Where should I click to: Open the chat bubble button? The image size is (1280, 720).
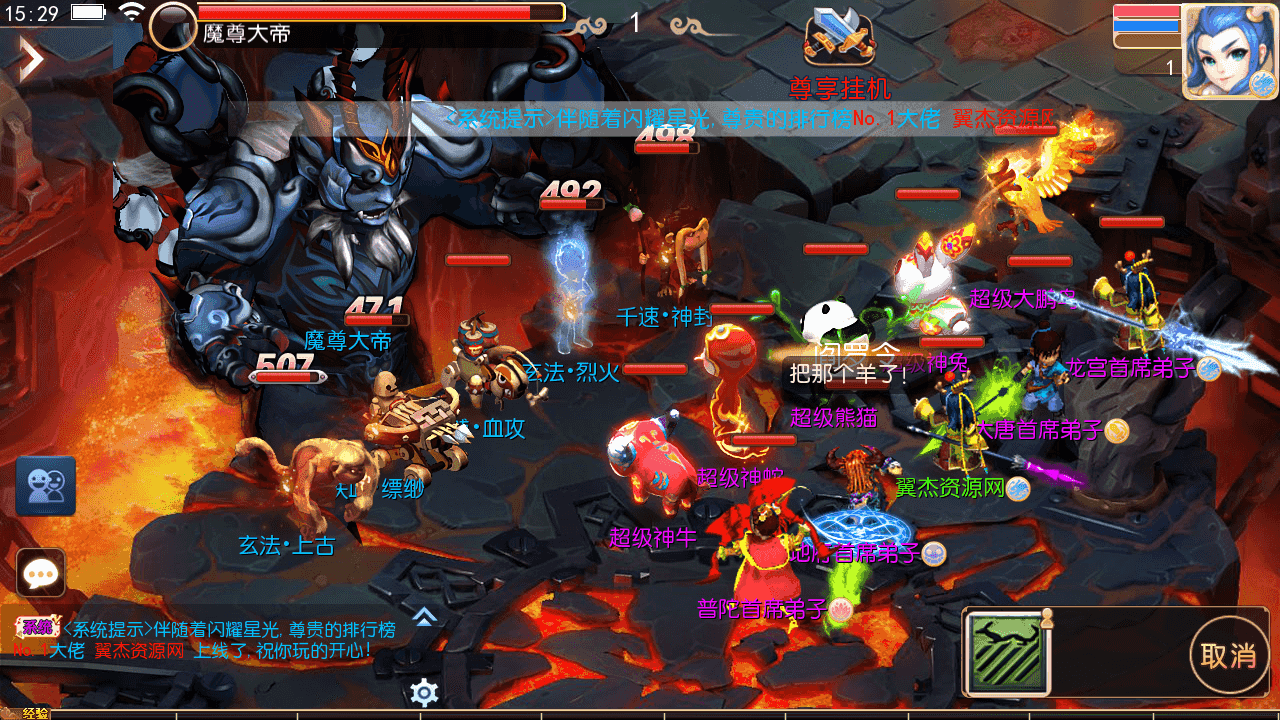click(41, 572)
